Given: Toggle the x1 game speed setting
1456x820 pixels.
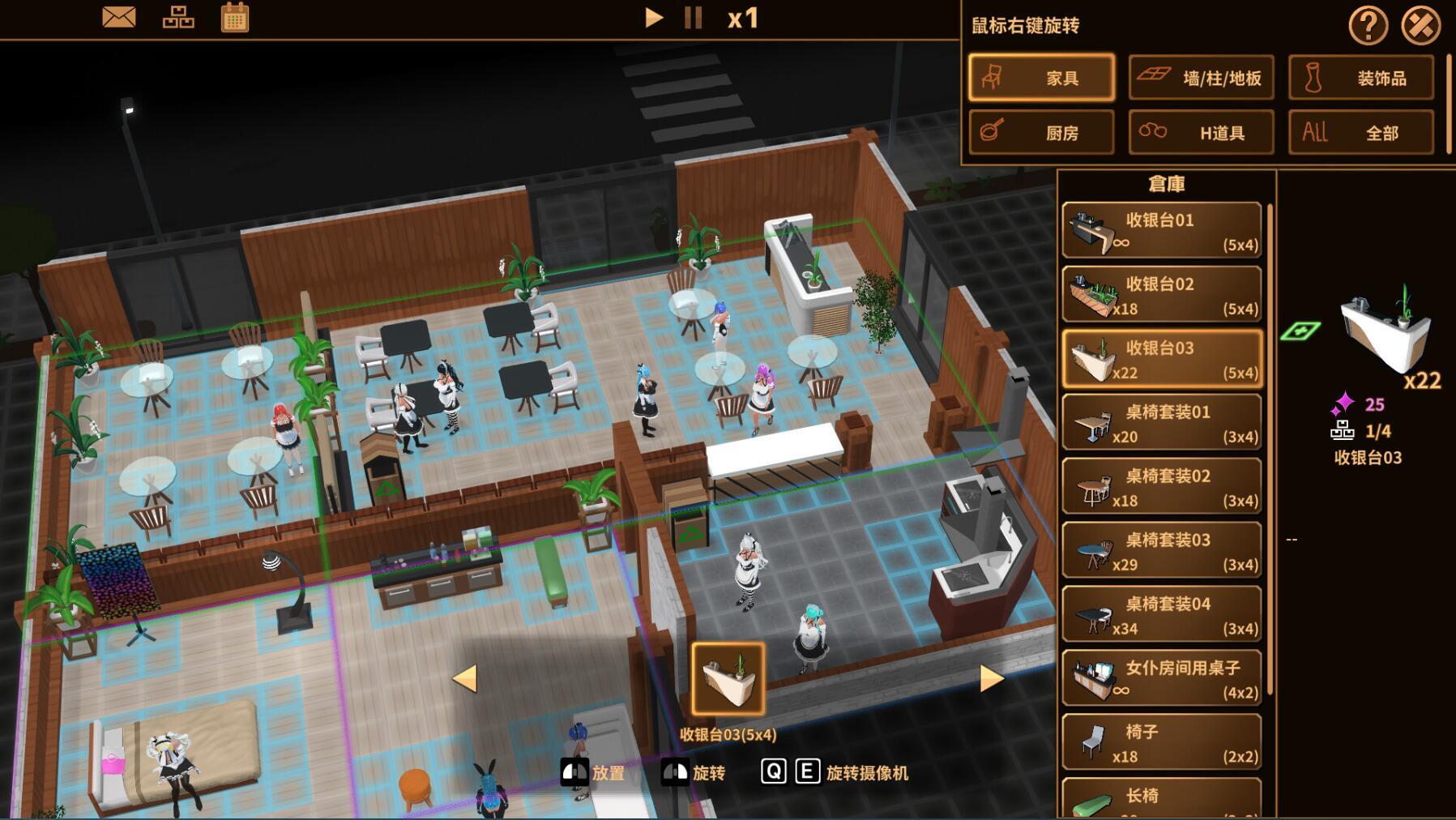Looking at the screenshot, I should click(x=743, y=19).
